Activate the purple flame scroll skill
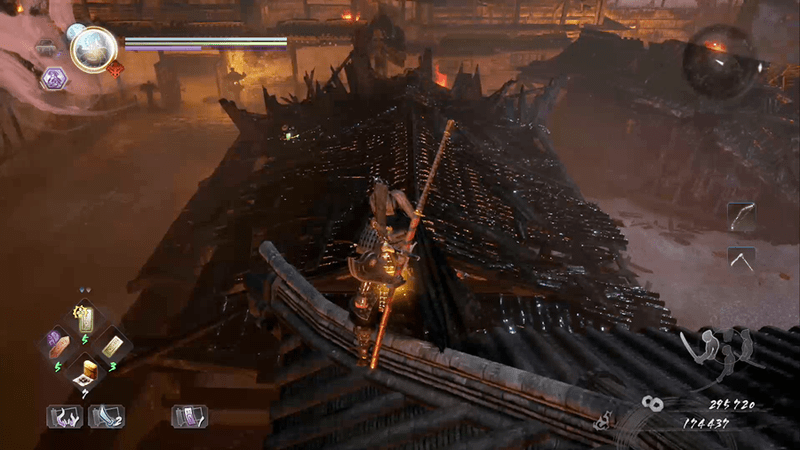 (x=64, y=415)
